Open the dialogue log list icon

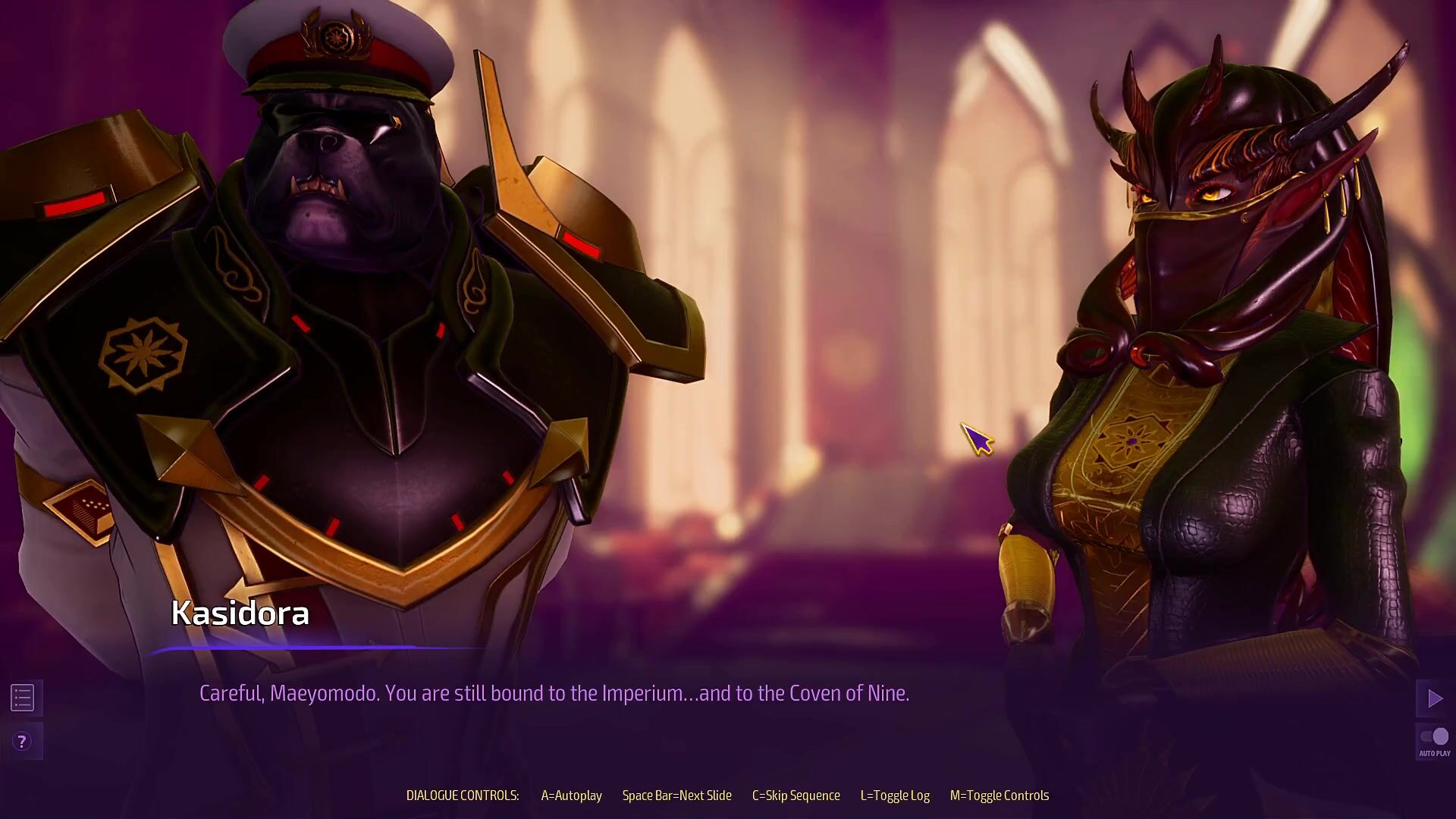coord(23,698)
